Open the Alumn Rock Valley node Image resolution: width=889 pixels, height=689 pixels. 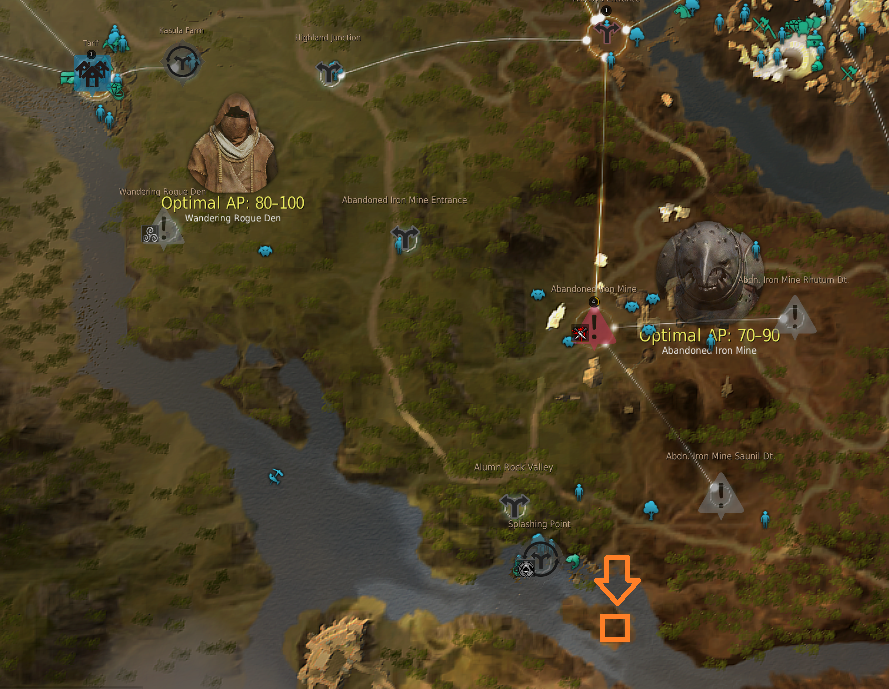[x=515, y=504]
